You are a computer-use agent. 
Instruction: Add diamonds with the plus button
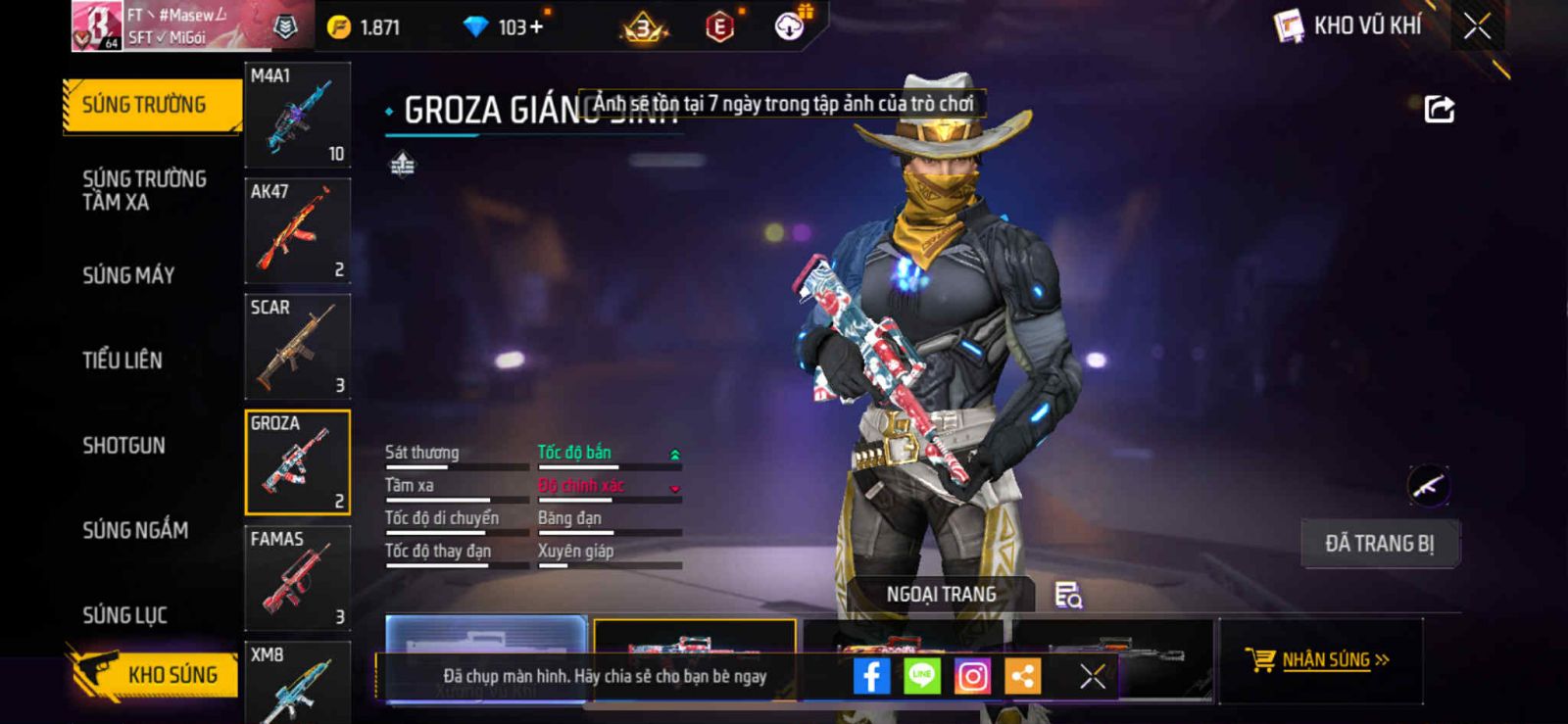(x=535, y=26)
